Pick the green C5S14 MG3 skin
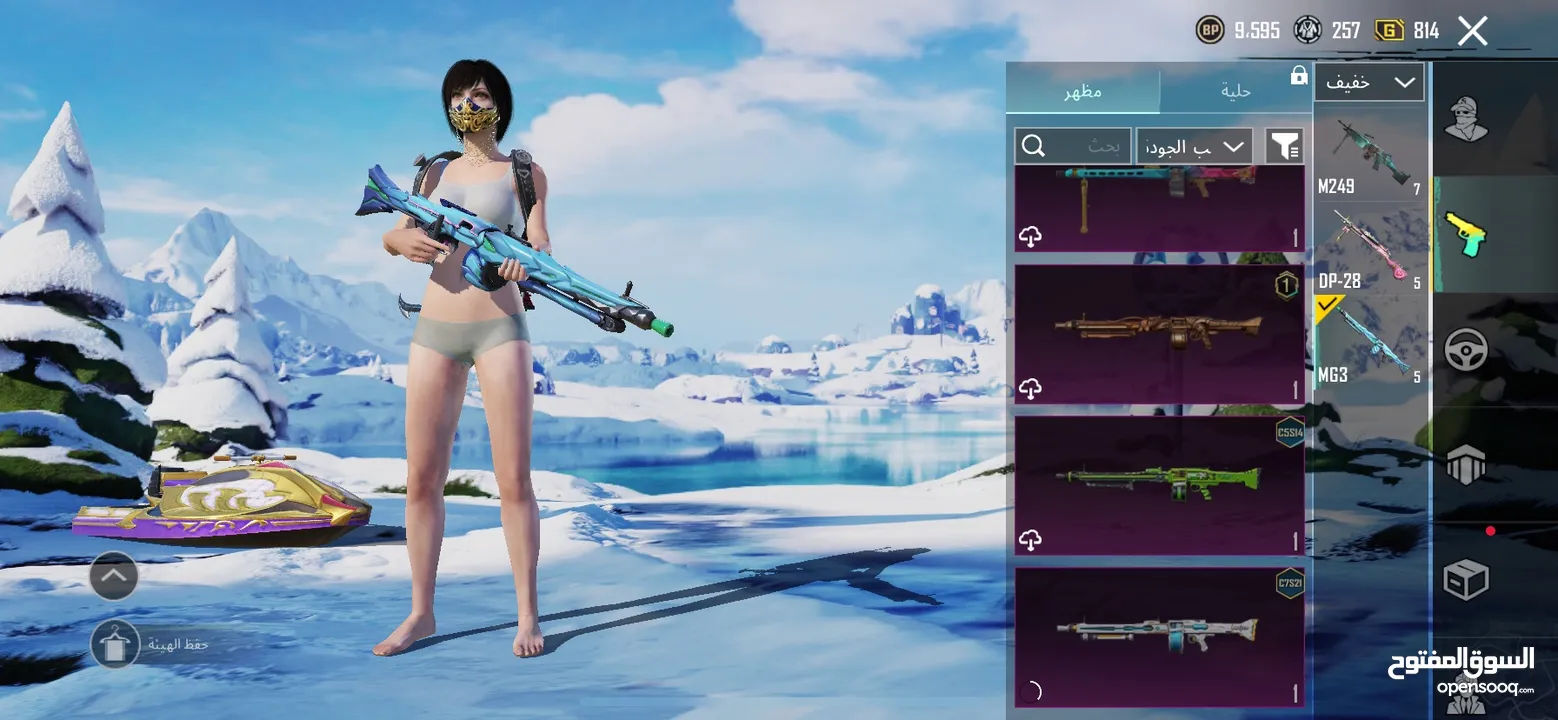Screen dimensions: 1558x720 [x=1159, y=485]
